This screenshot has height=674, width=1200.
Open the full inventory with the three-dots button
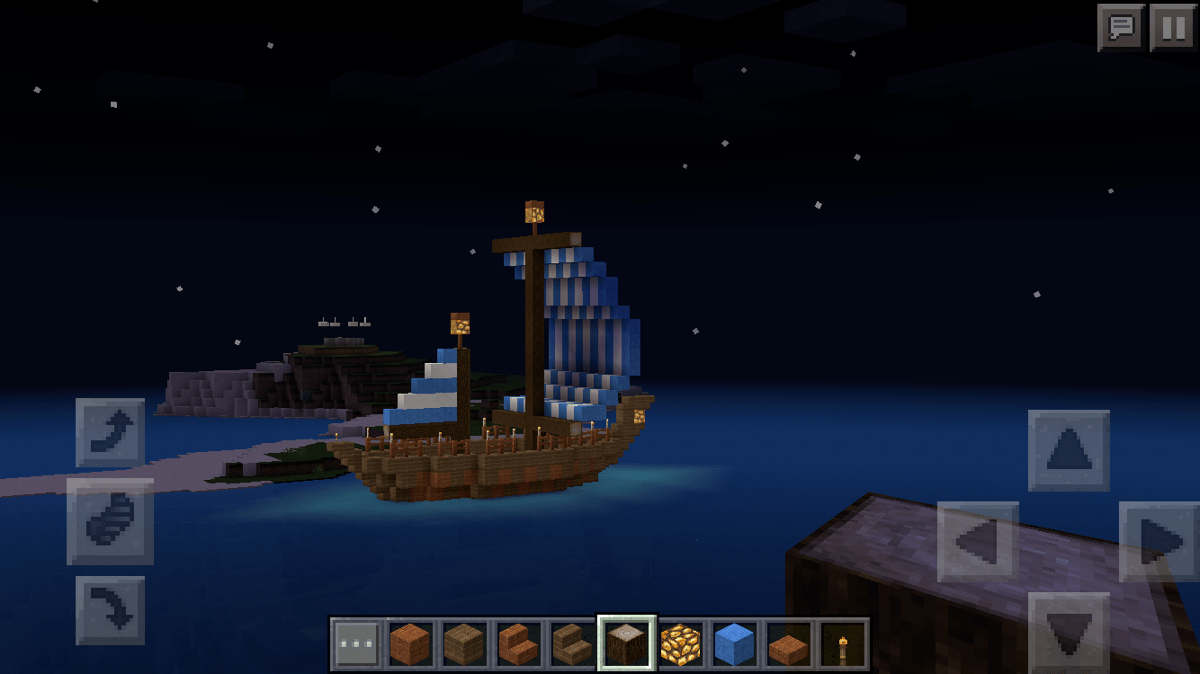[356, 643]
